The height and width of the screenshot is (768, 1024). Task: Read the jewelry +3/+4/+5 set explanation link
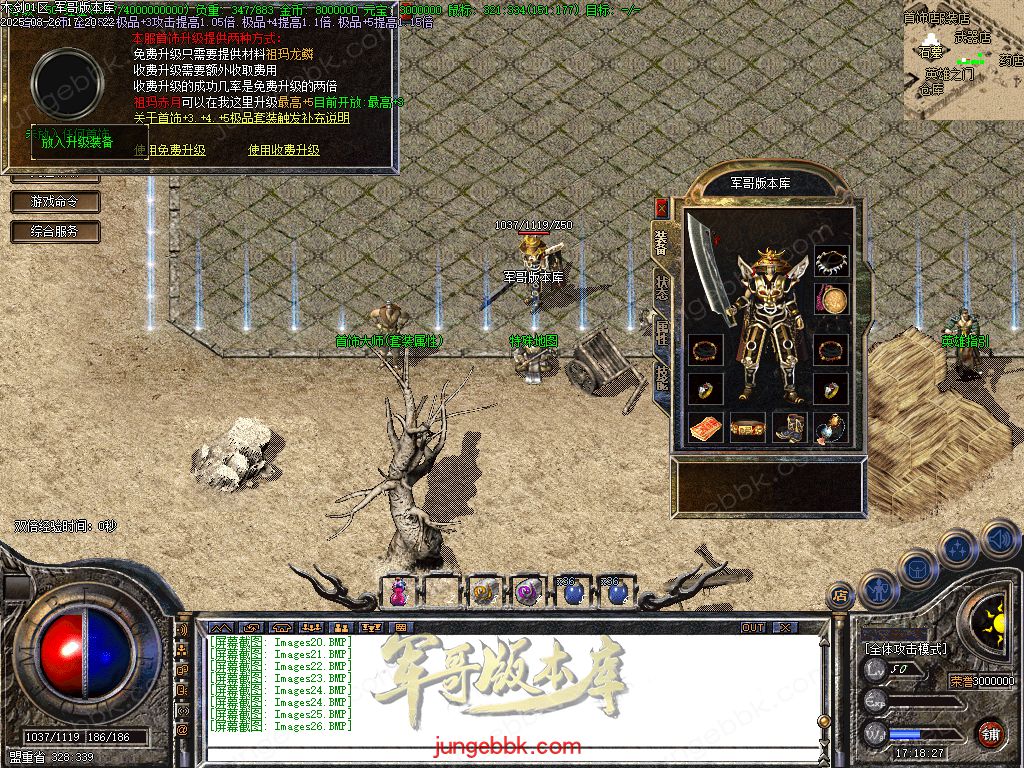(x=242, y=117)
